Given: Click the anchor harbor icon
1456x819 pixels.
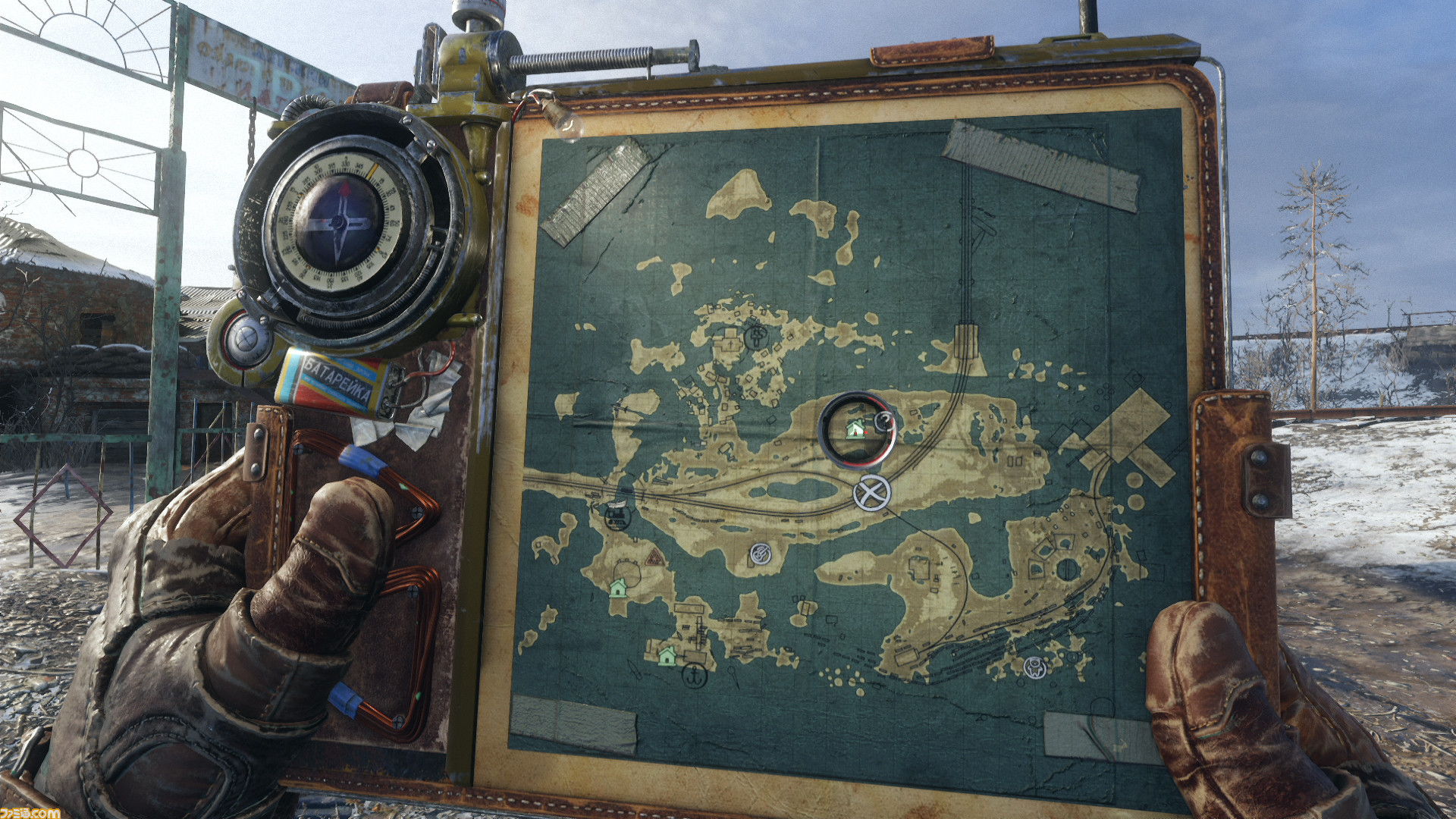Looking at the screenshot, I should point(695,674).
